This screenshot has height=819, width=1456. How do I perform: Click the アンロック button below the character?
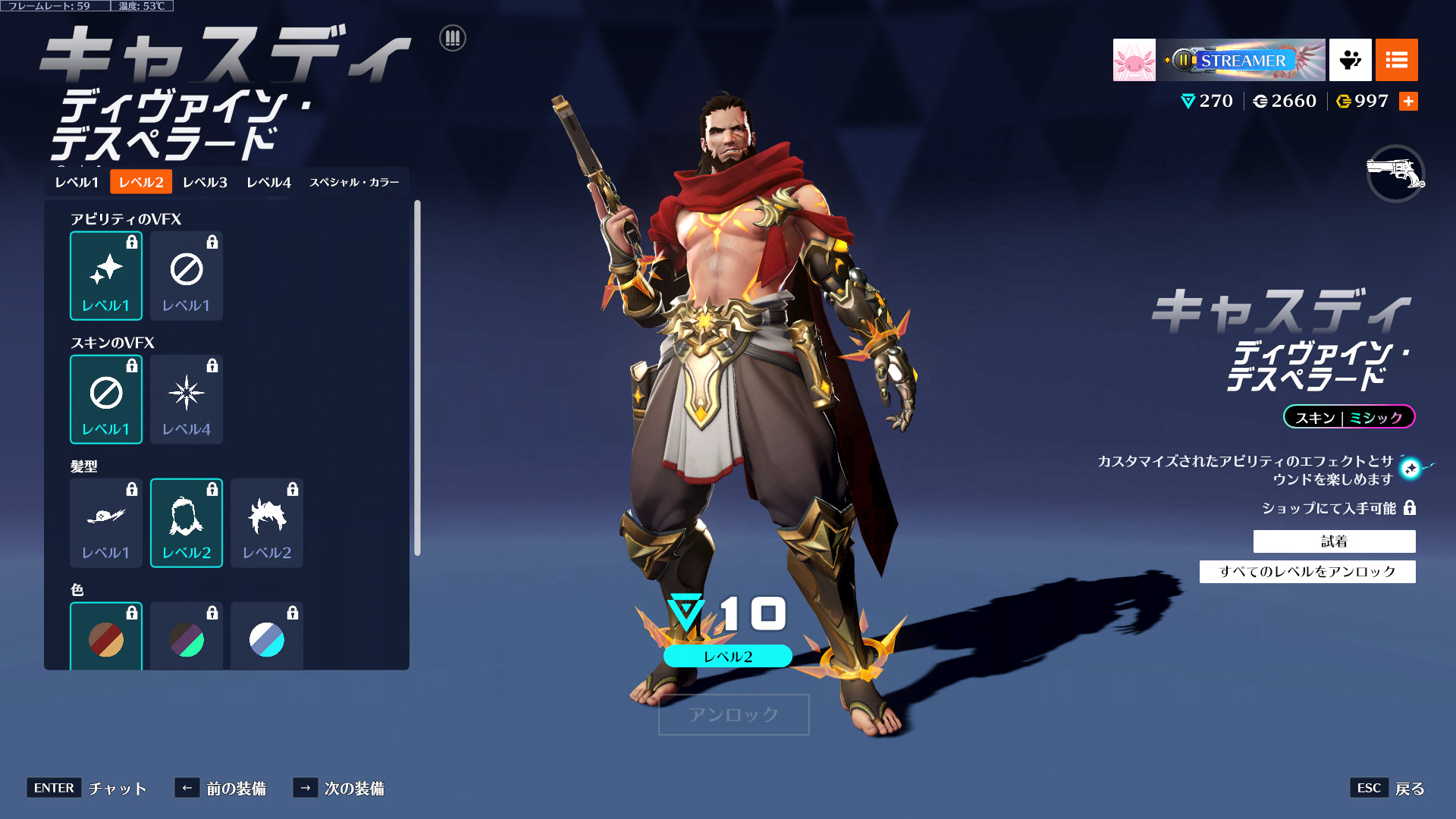pyautogui.click(x=733, y=714)
